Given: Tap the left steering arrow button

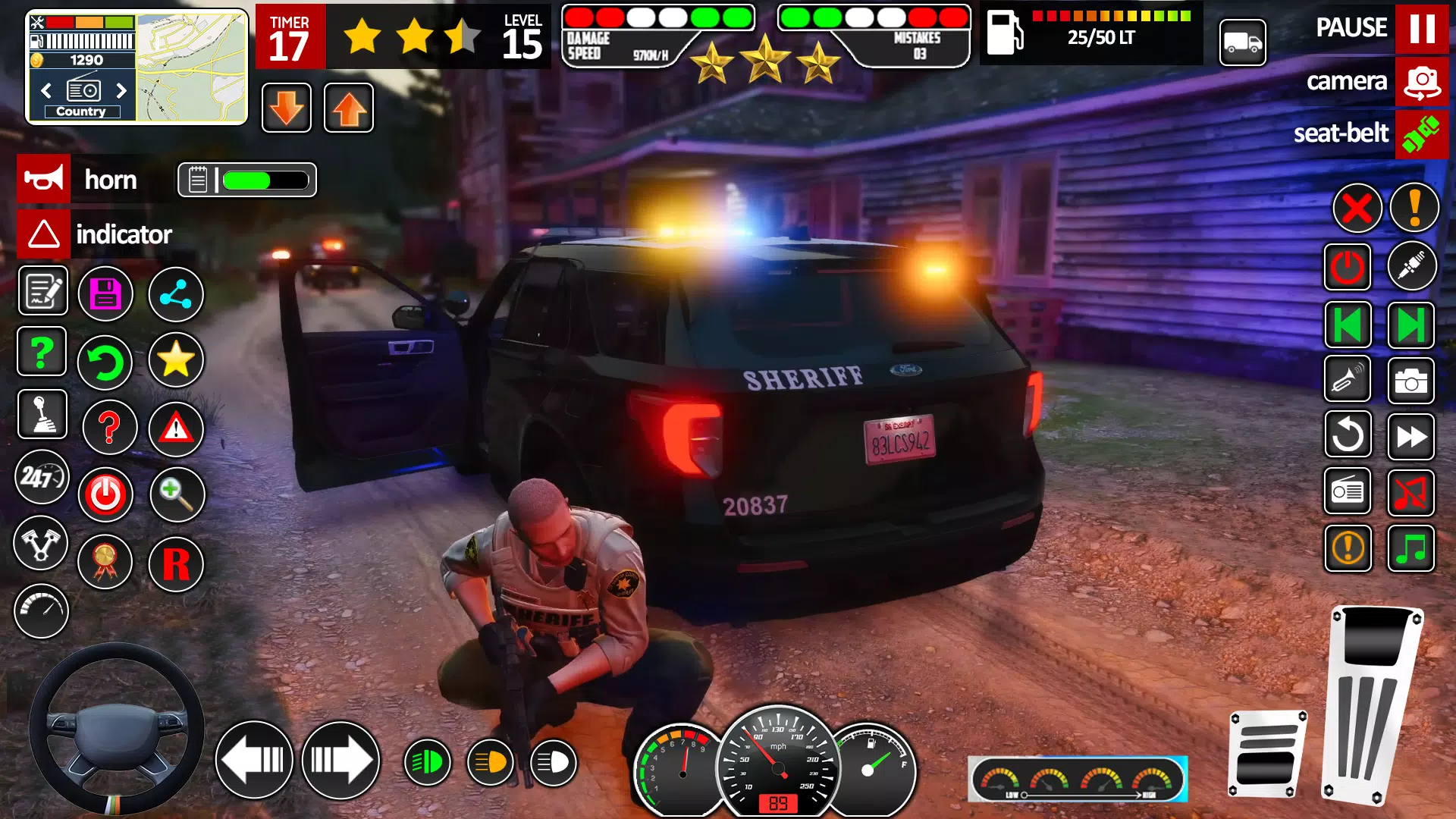Looking at the screenshot, I should [x=254, y=758].
